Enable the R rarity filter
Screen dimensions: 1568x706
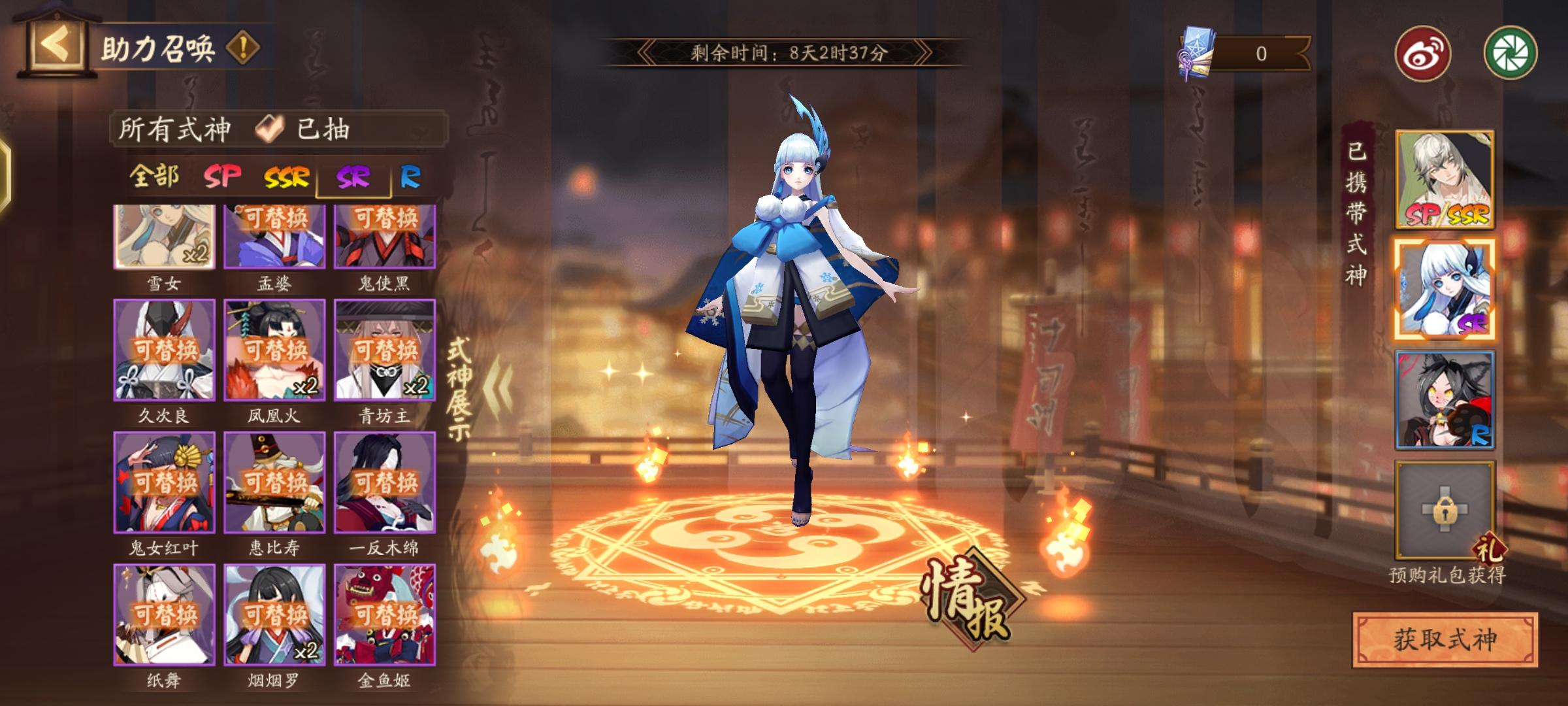(x=411, y=176)
